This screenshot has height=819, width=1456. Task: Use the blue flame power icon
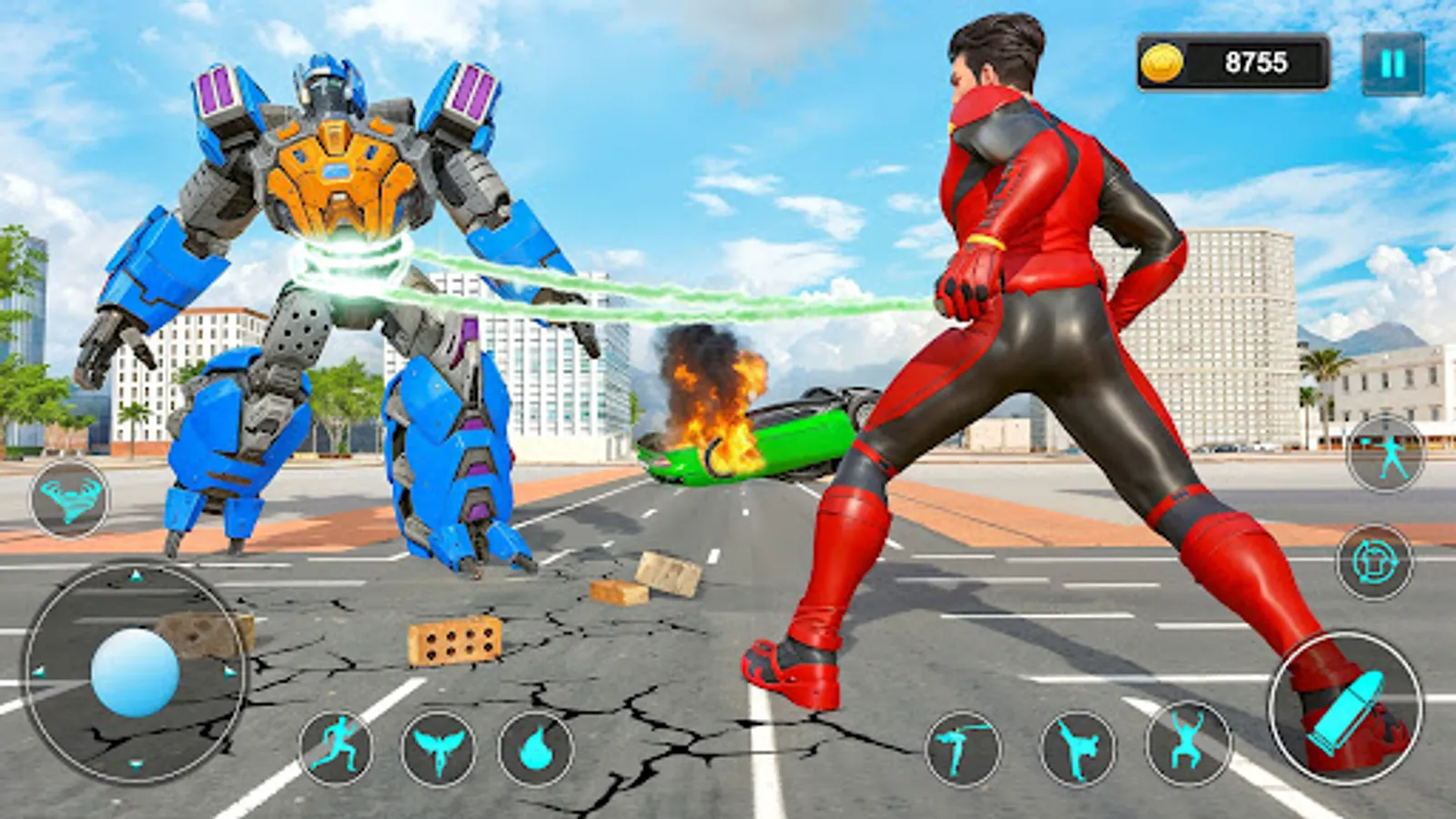[x=537, y=750]
